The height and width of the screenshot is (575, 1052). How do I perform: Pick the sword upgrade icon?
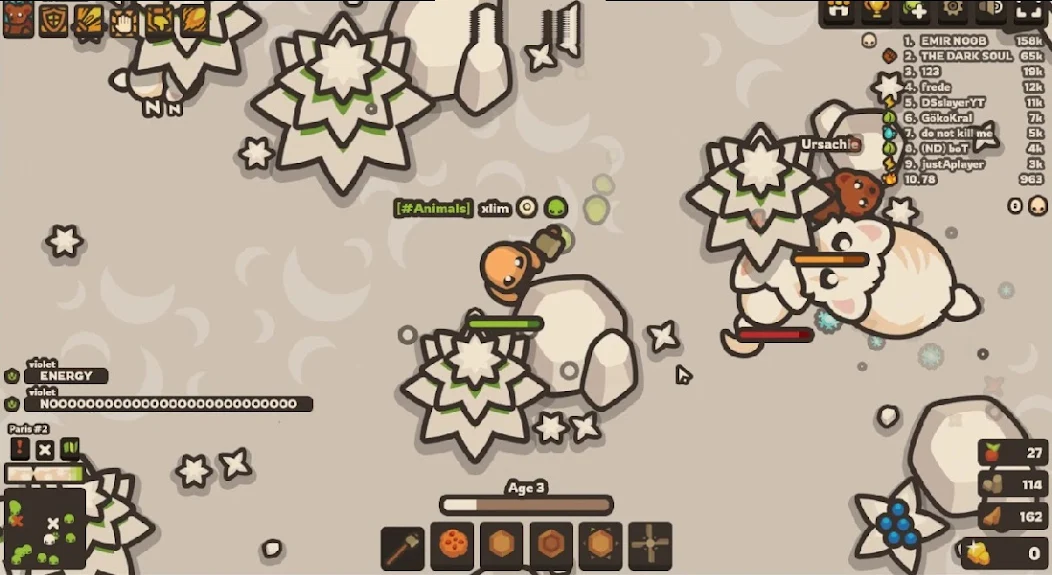[88, 20]
